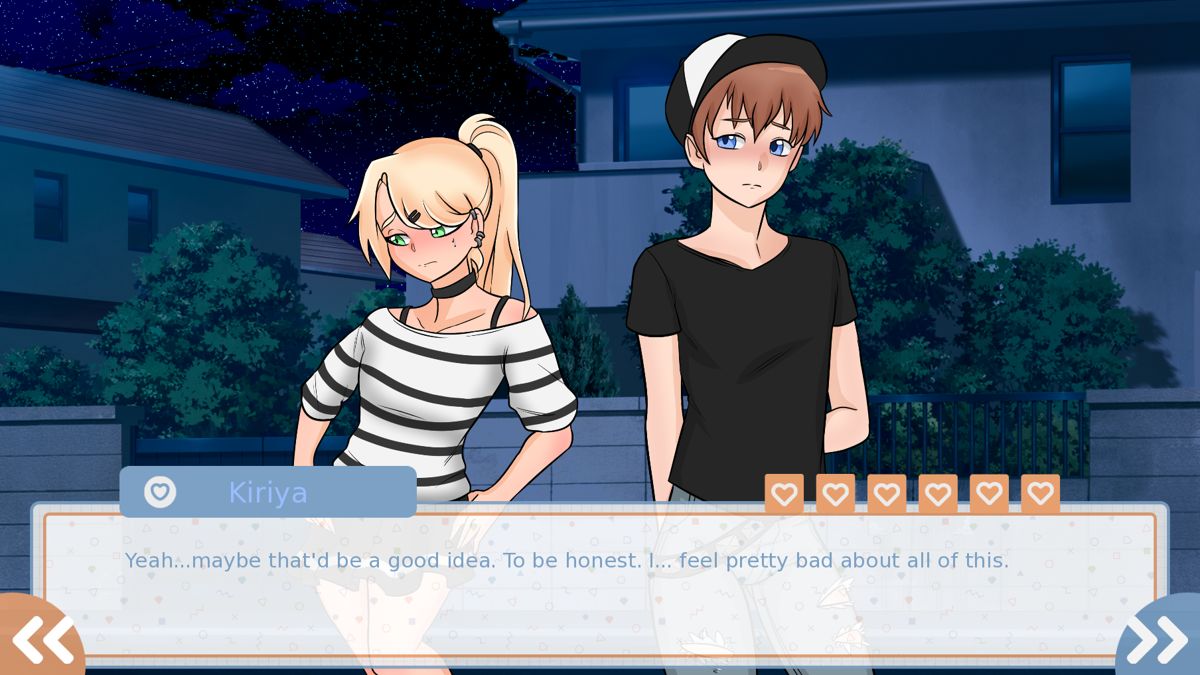Click the dialogue text box to continue
The image size is (1200, 675).
point(600,590)
